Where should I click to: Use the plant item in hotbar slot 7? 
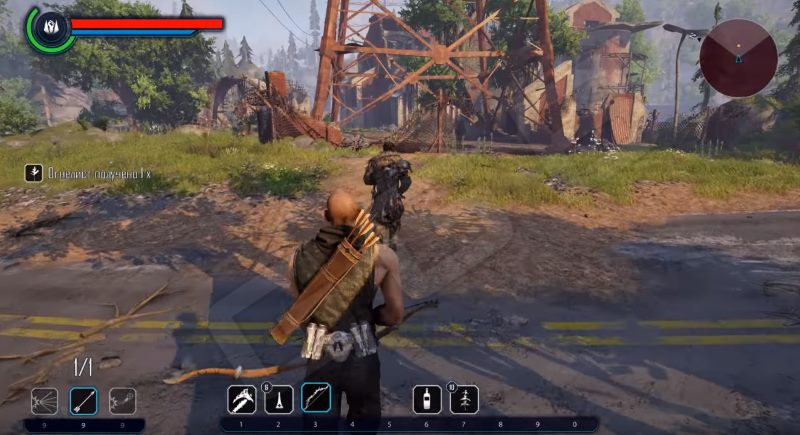464,399
